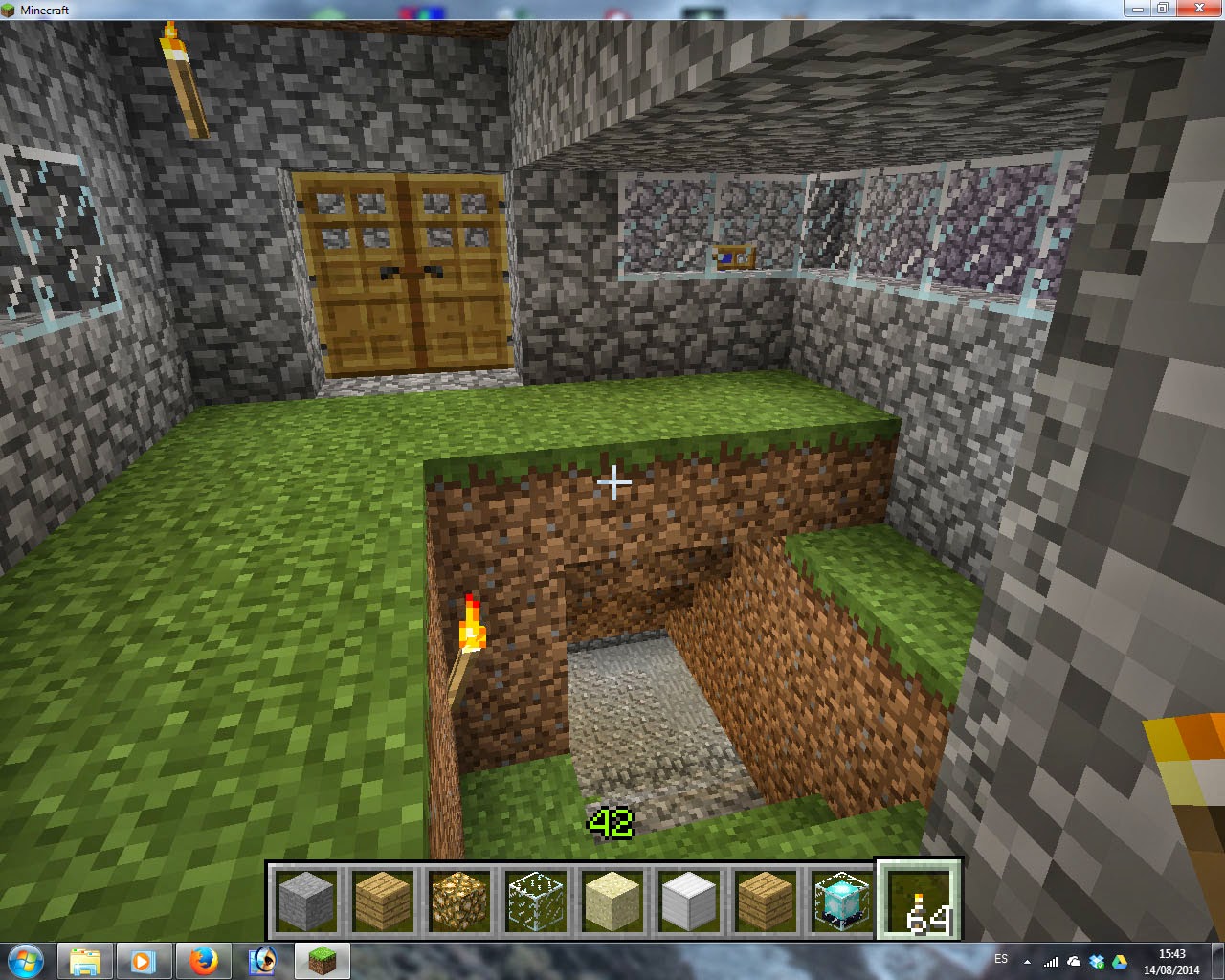Click the selected stack of 64 torches
Screen dimensions: 1225x980
917,900
